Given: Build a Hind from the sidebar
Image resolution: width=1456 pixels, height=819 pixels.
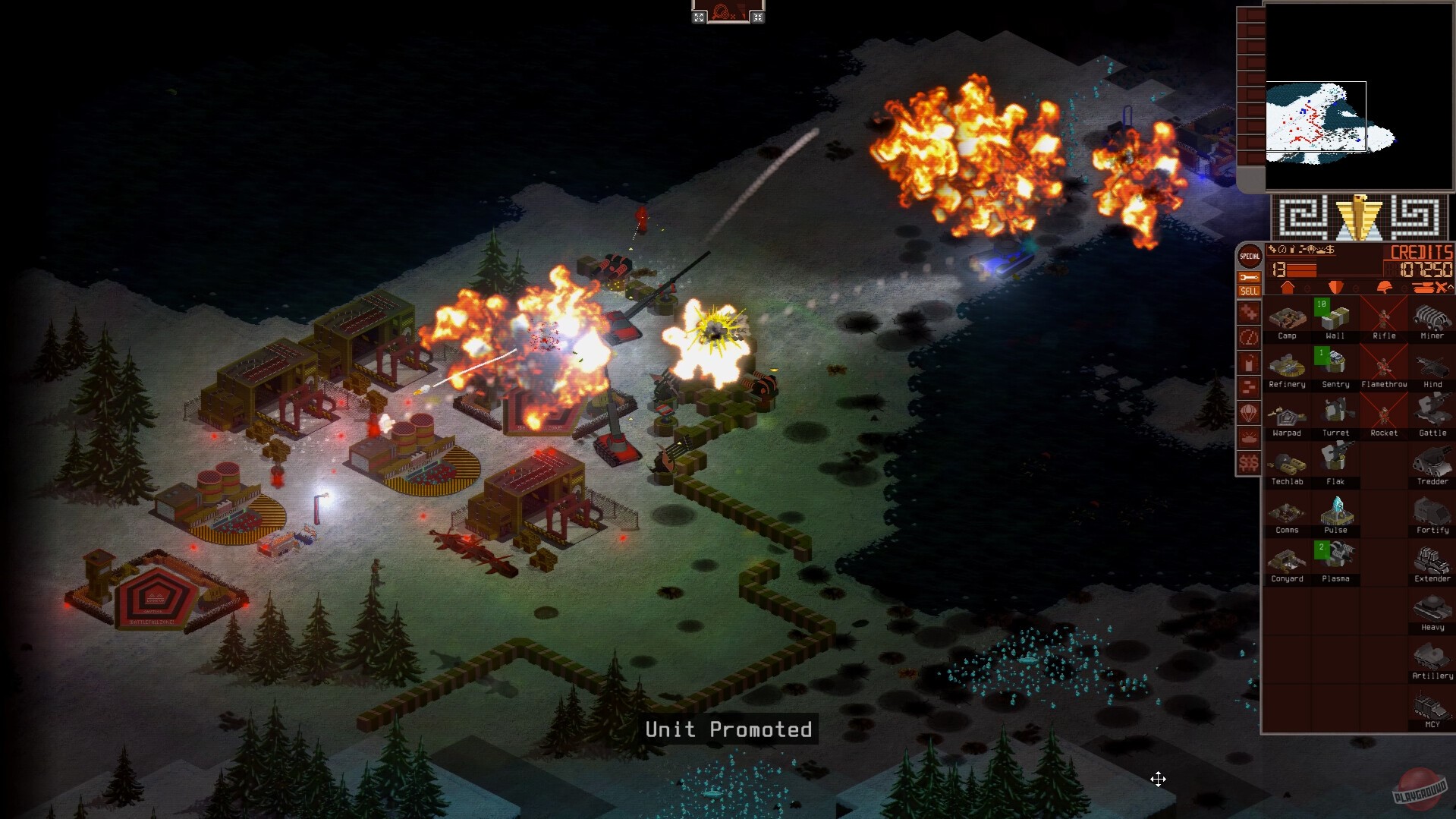Looking at the screenshot, I should (1432, 366).
